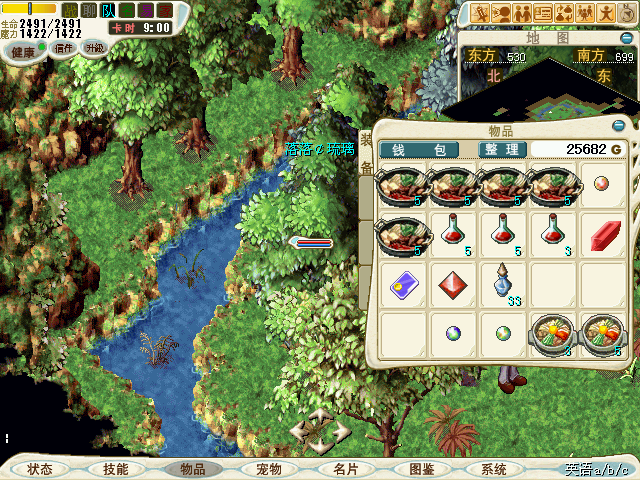Click the 升级 level up button
This screenshot has width=640, height=480.
tap(93, 49)
